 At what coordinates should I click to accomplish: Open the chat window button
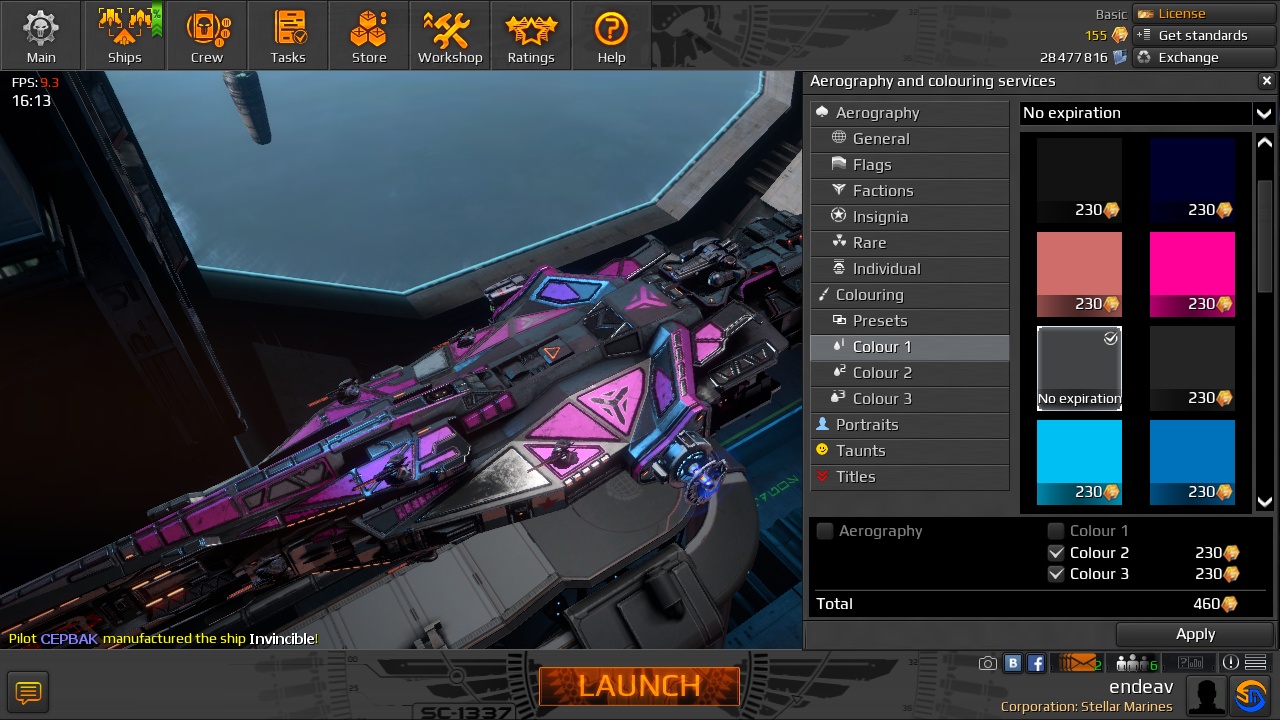[28, 691]
